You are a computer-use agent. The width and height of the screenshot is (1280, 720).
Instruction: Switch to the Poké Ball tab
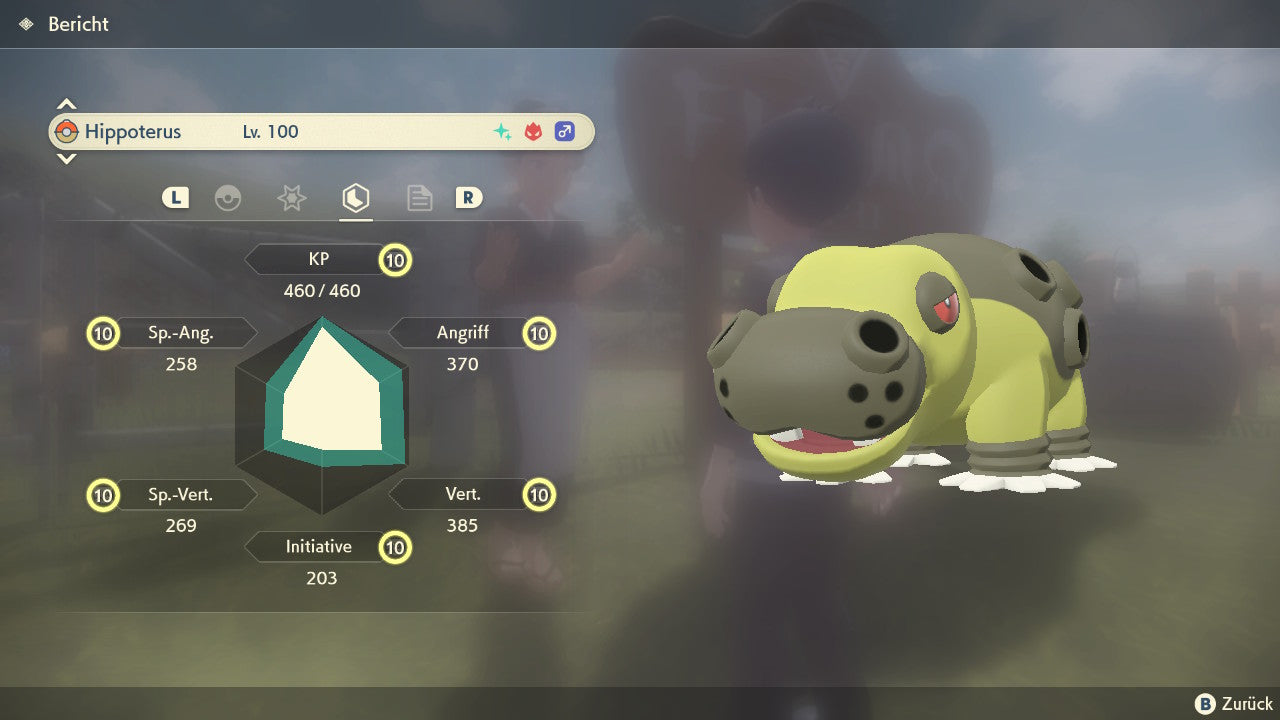click(x=228, y=198)
